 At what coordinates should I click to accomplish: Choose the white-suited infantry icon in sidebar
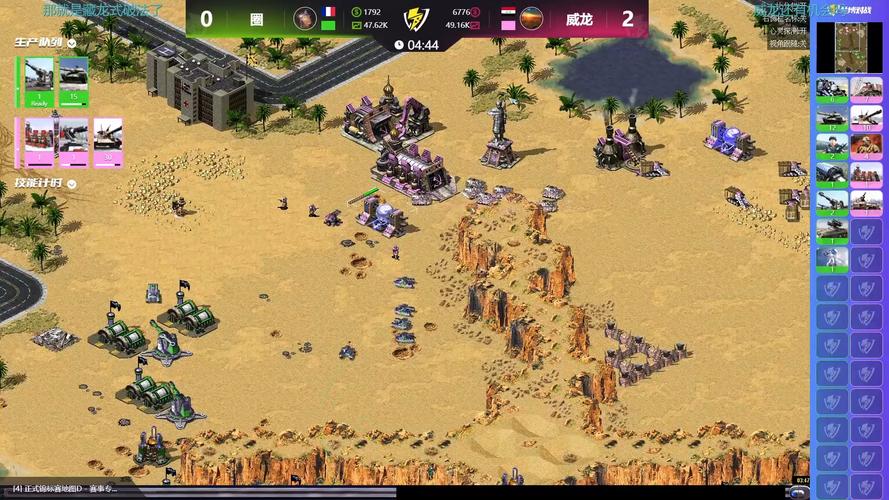pyautogui.click(x=832, y=260)
